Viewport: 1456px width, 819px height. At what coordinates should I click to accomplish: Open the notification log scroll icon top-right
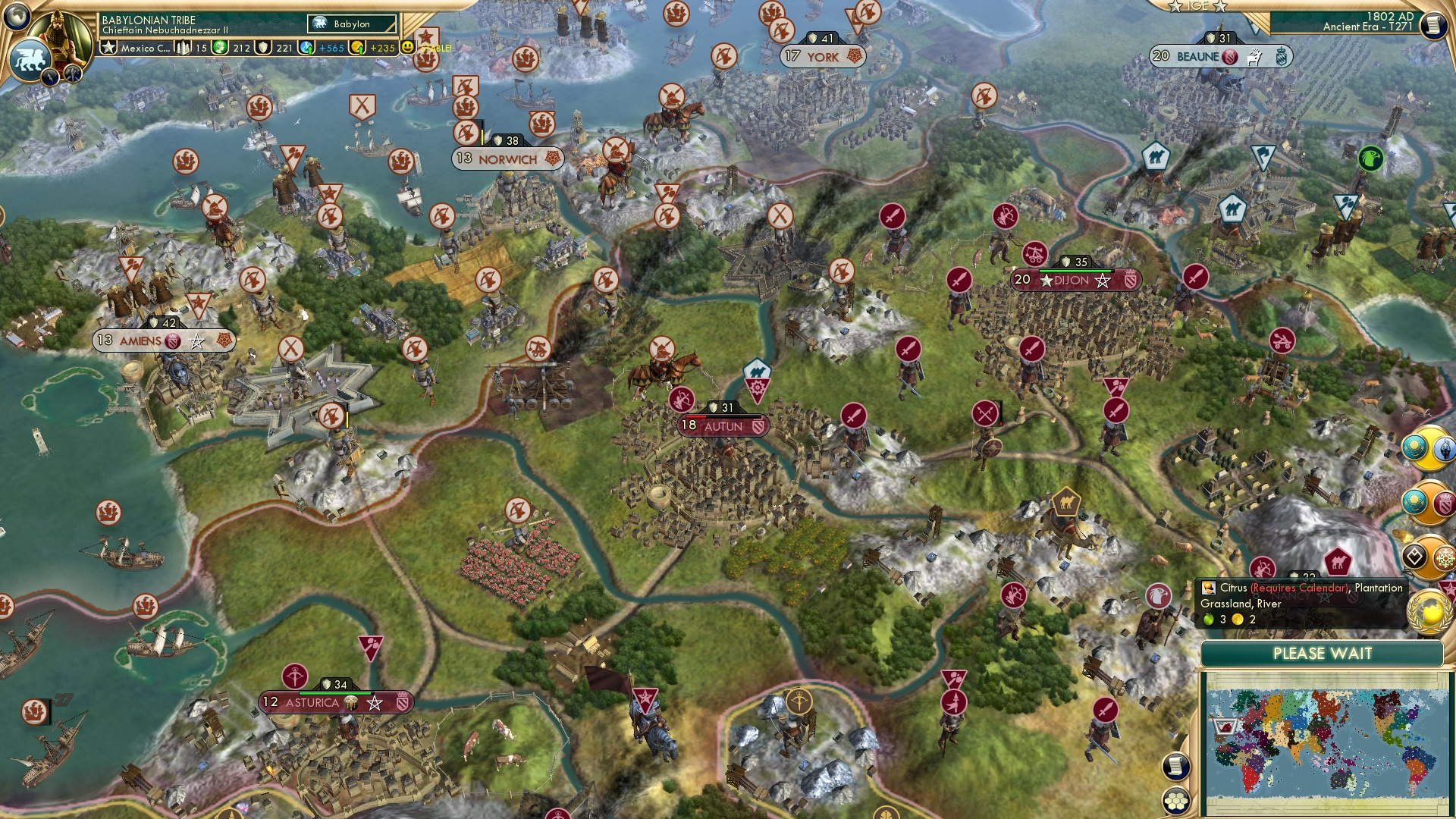[1436, 25]
